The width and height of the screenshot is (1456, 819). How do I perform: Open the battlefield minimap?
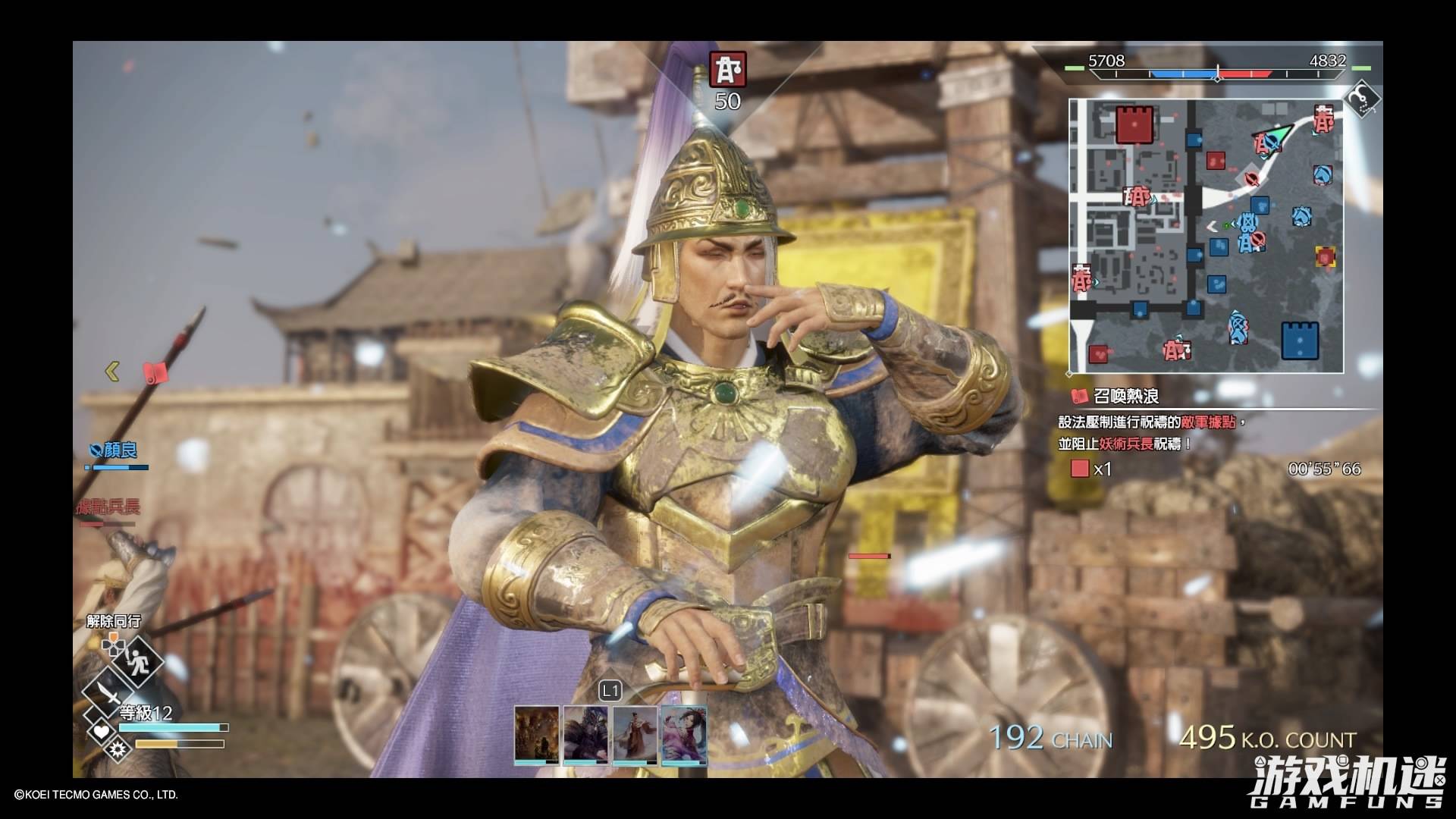click(1207, 236)
